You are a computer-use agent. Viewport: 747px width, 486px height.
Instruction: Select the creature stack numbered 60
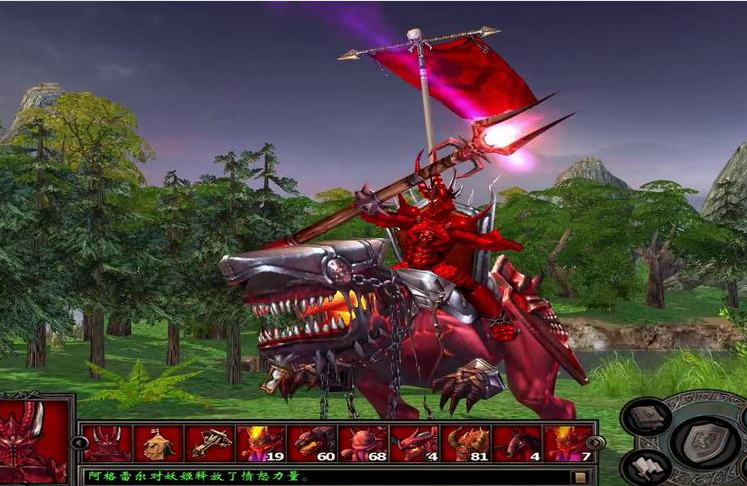[x=312, y=443]
